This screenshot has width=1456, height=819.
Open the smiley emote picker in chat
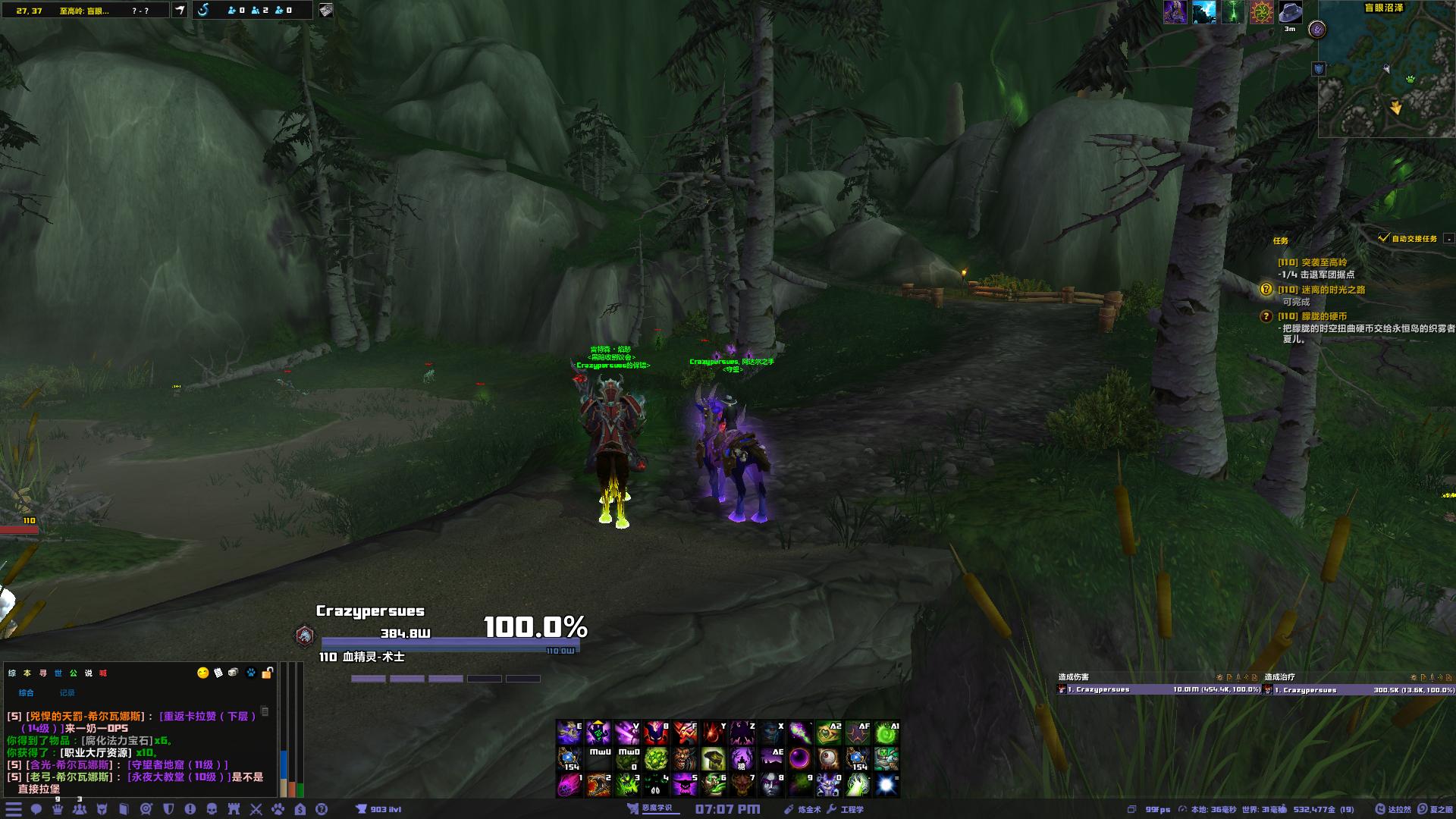point(202,673)
